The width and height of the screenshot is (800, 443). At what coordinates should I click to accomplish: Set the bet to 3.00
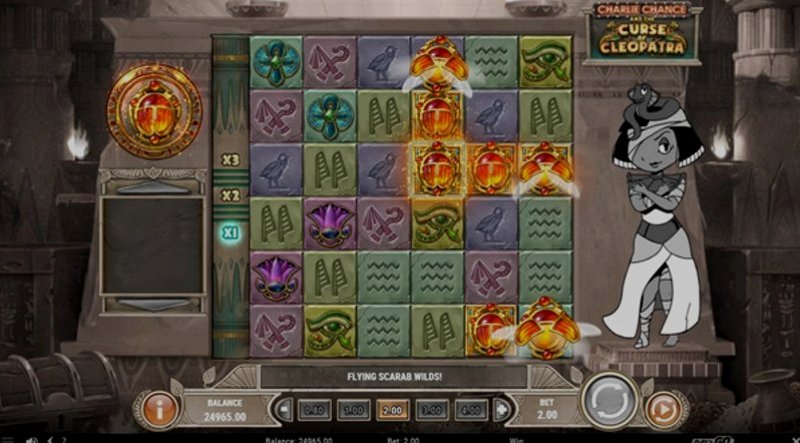432,409
